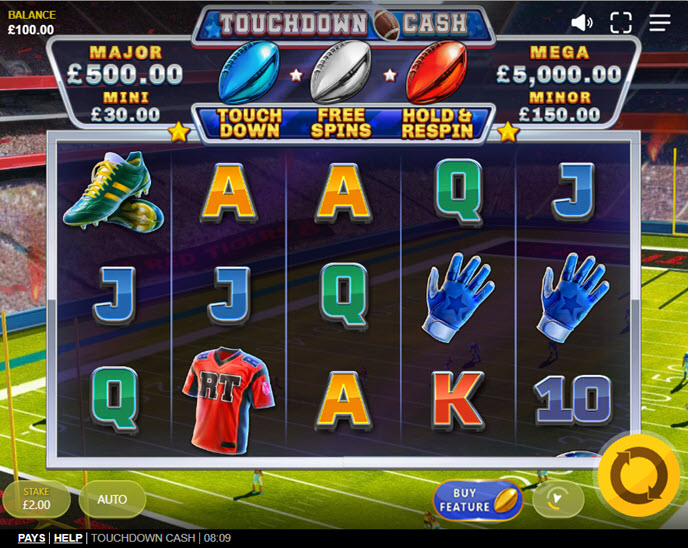
Task: Toggle the turbo spin button
Action: 558,498
